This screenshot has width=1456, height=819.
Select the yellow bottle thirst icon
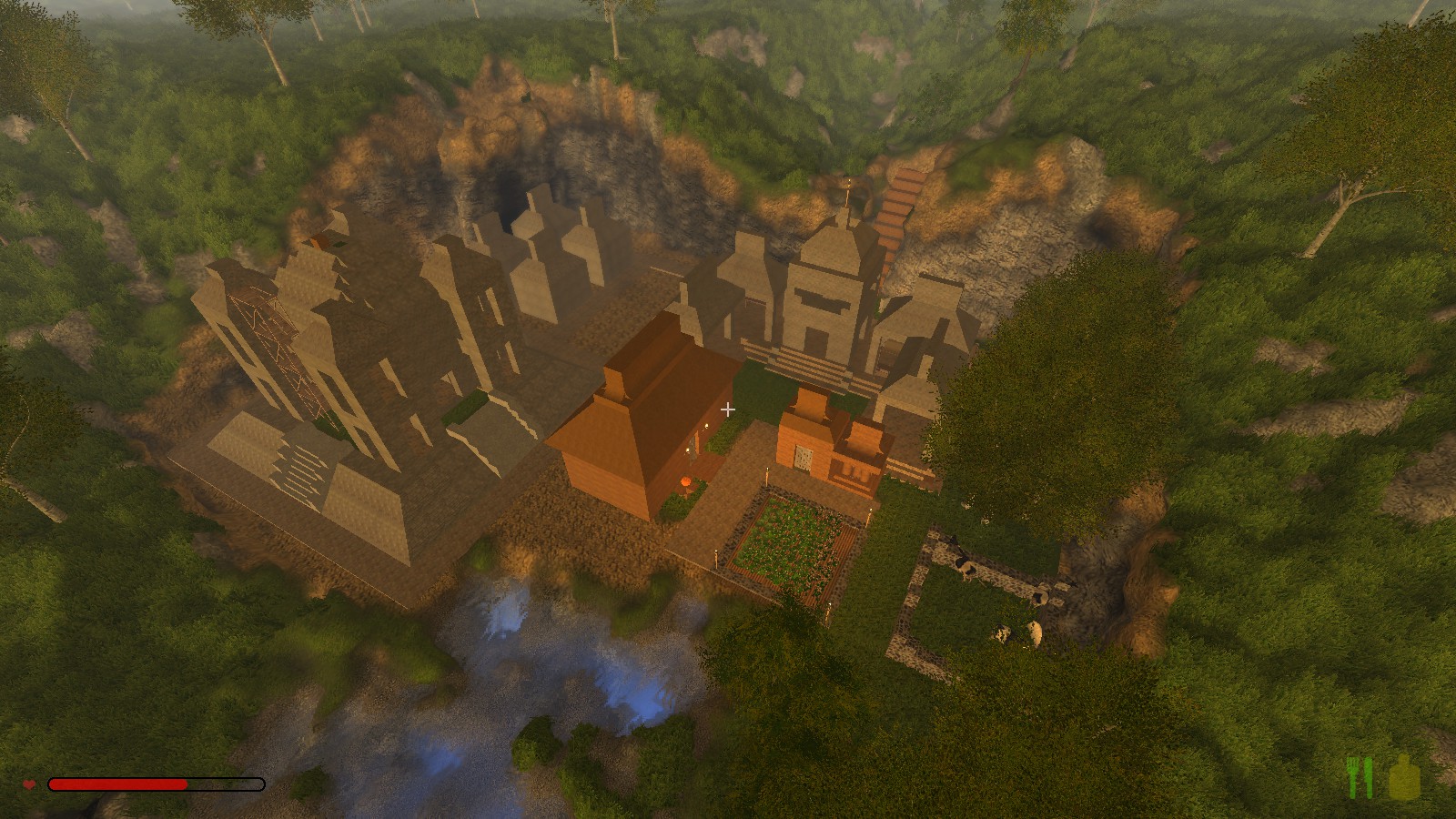click(1404, 778)
